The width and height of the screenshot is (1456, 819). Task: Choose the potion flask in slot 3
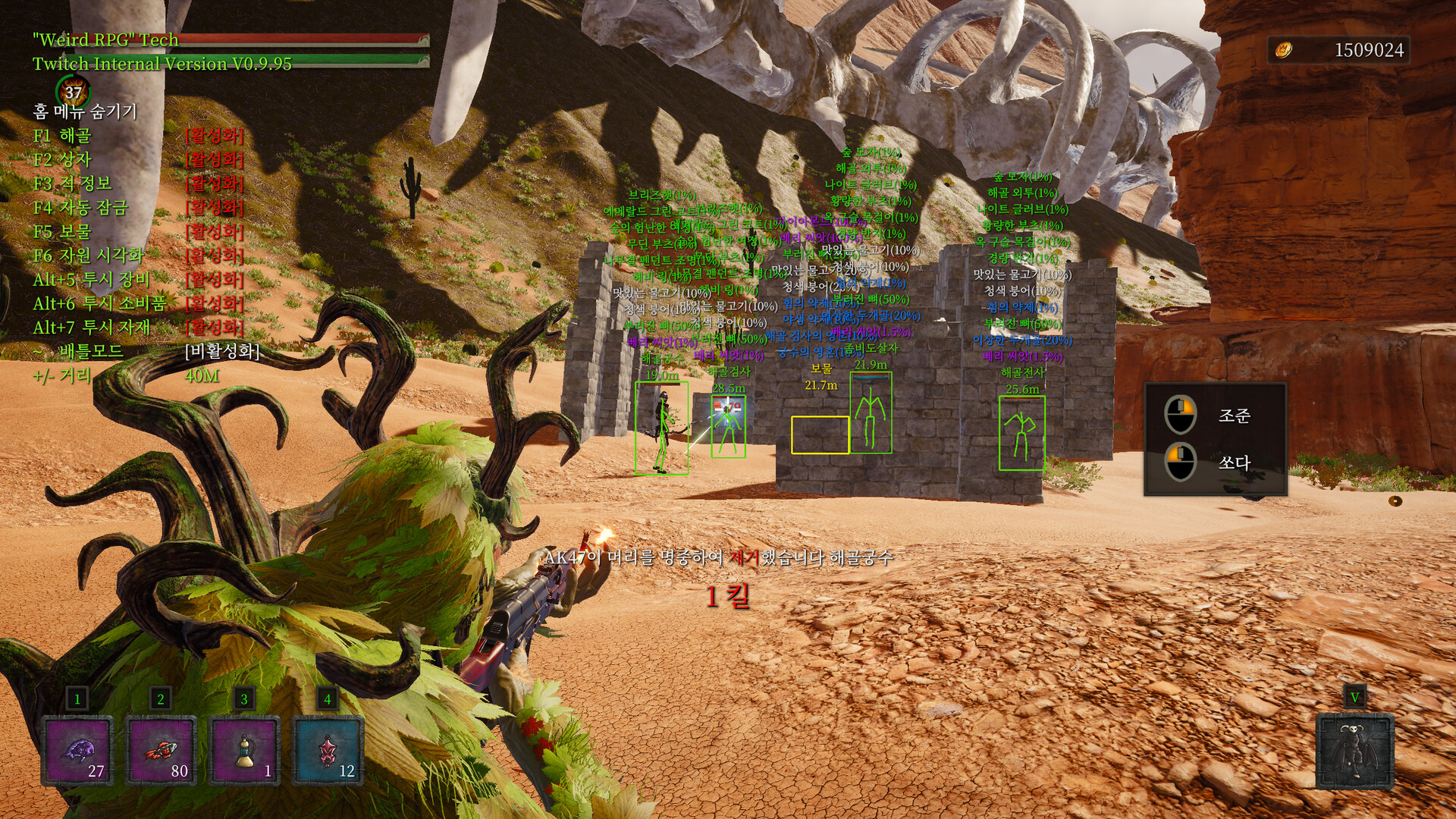pos(244,751)
